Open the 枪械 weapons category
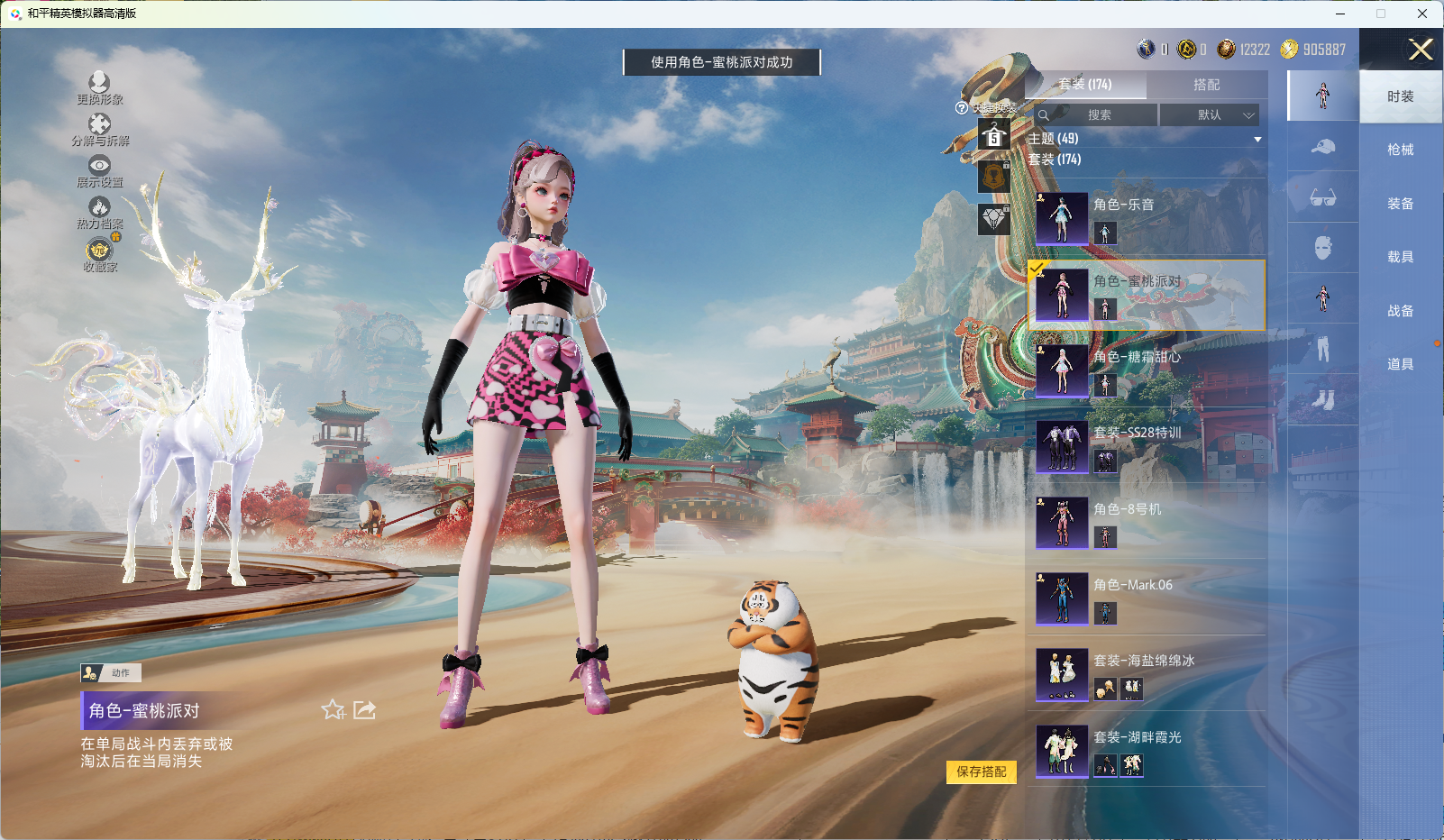Image resolution: width=1444 pixels, height=840 pixels. click(x=1400, y=150)
